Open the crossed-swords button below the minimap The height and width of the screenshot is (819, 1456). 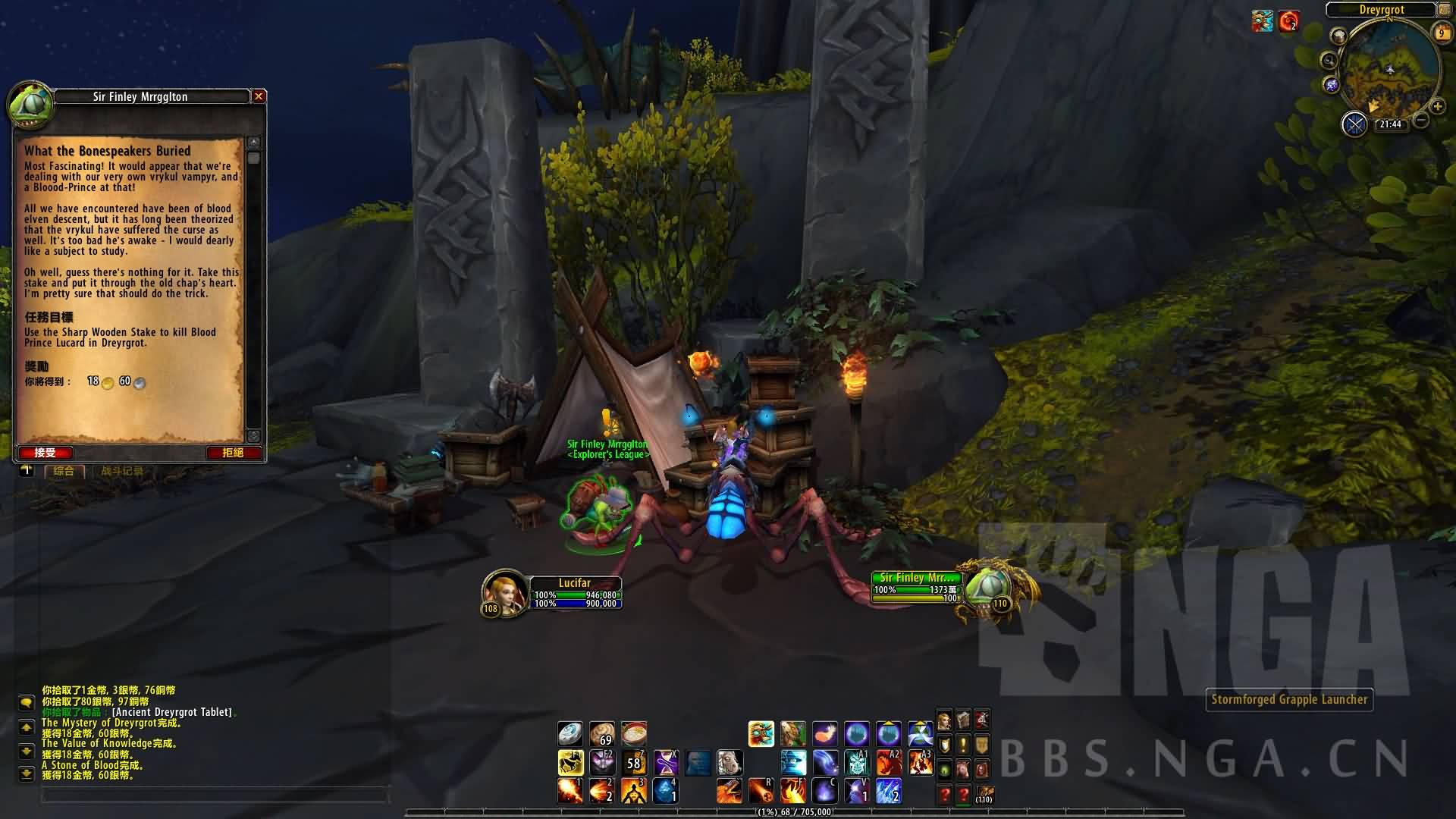point(1354,124)
